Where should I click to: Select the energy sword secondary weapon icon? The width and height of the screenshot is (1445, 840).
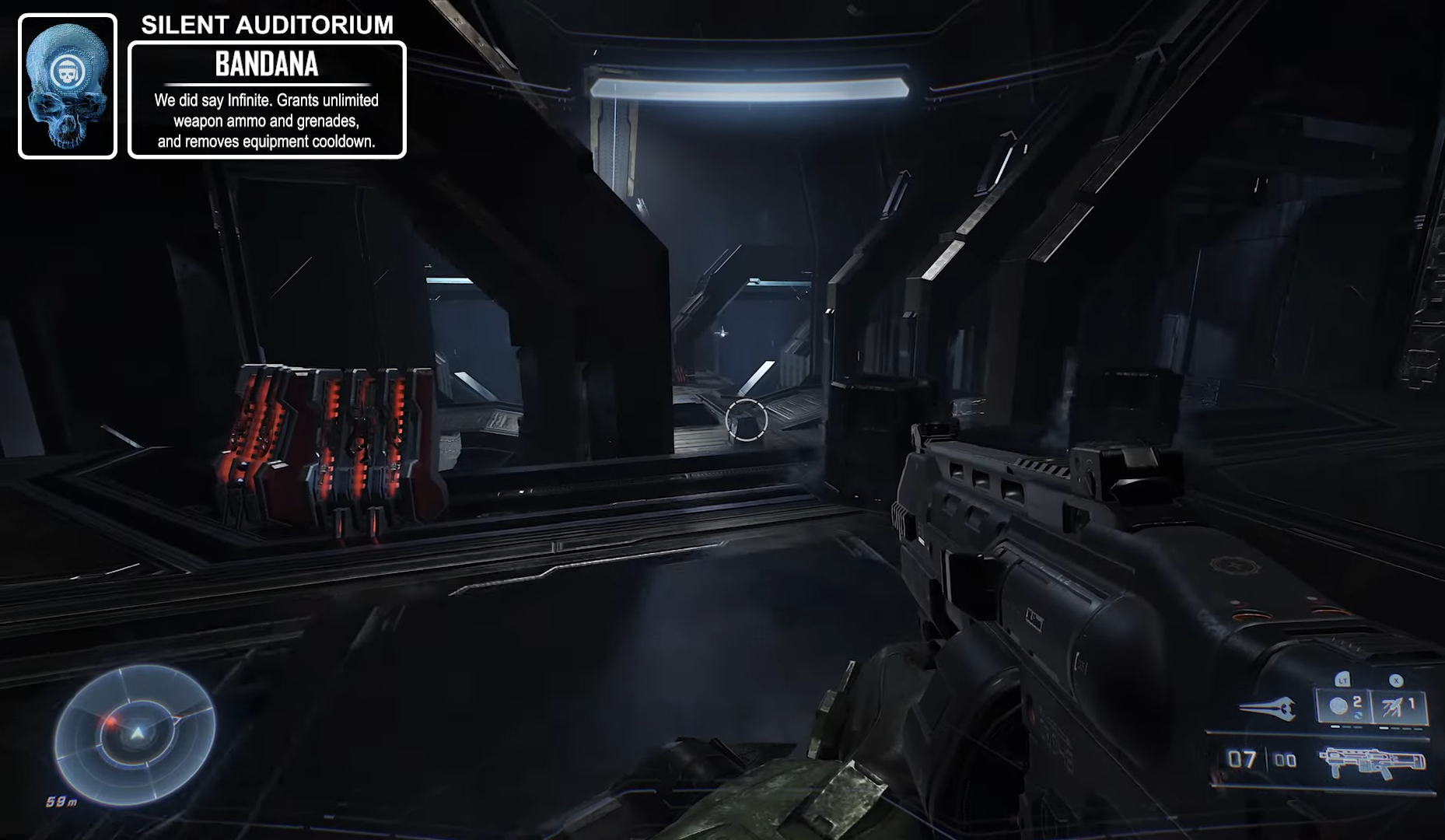coord(1267,709)
